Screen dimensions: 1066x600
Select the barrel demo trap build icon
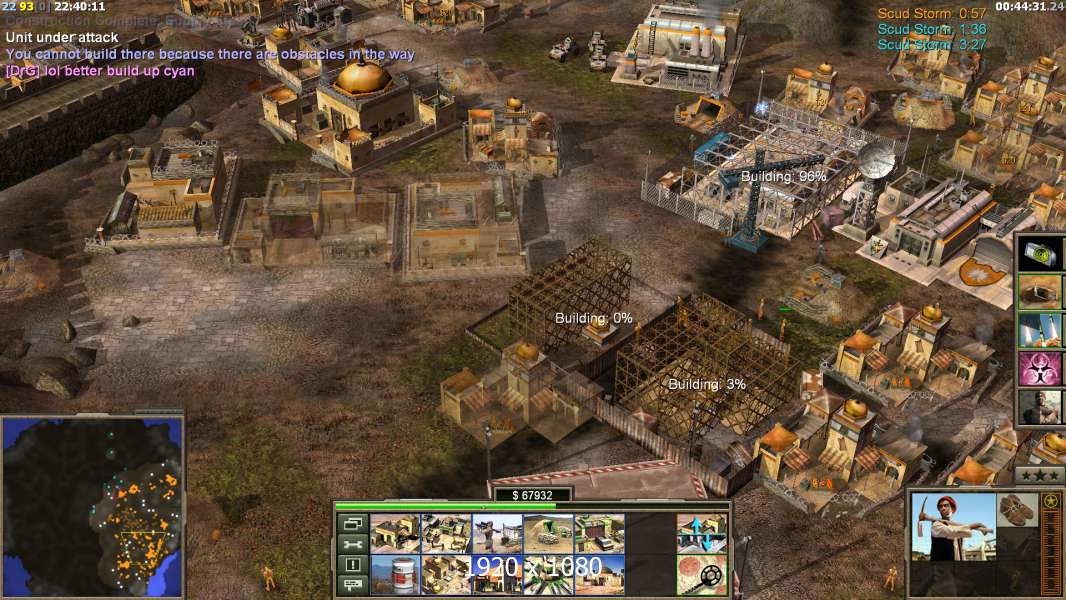click(395, 574)
